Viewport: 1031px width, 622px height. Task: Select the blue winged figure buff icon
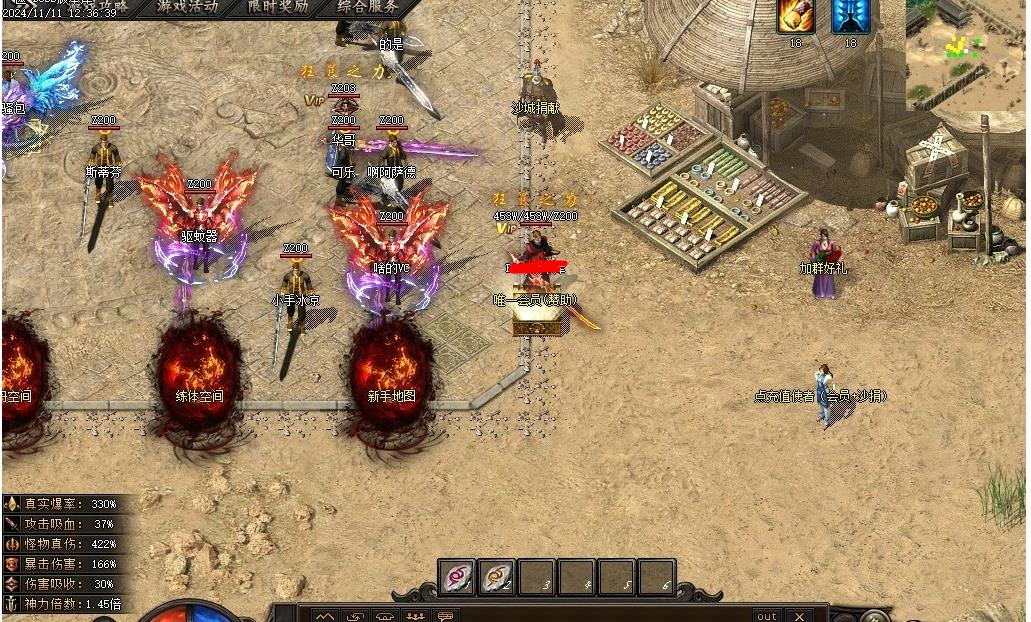850,16
